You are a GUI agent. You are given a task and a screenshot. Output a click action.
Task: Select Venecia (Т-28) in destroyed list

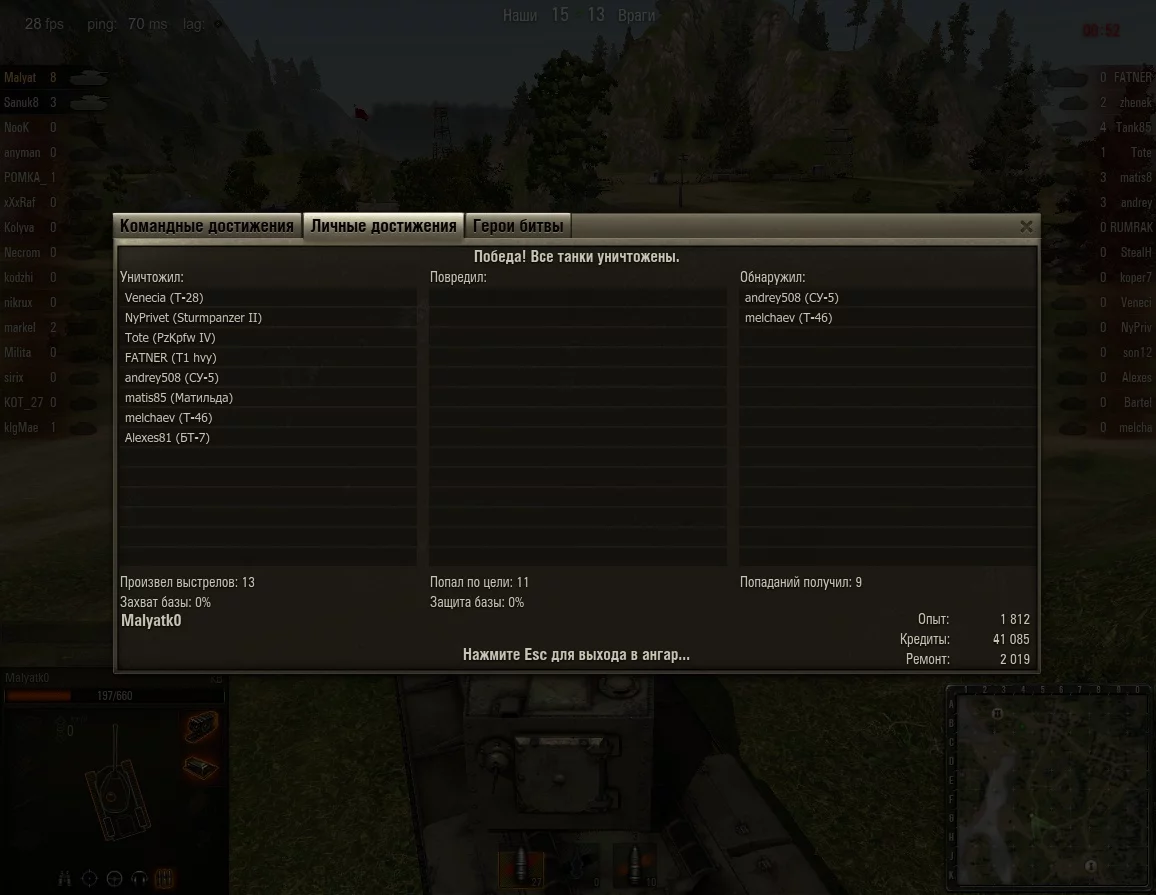click(x=164, y=298)
